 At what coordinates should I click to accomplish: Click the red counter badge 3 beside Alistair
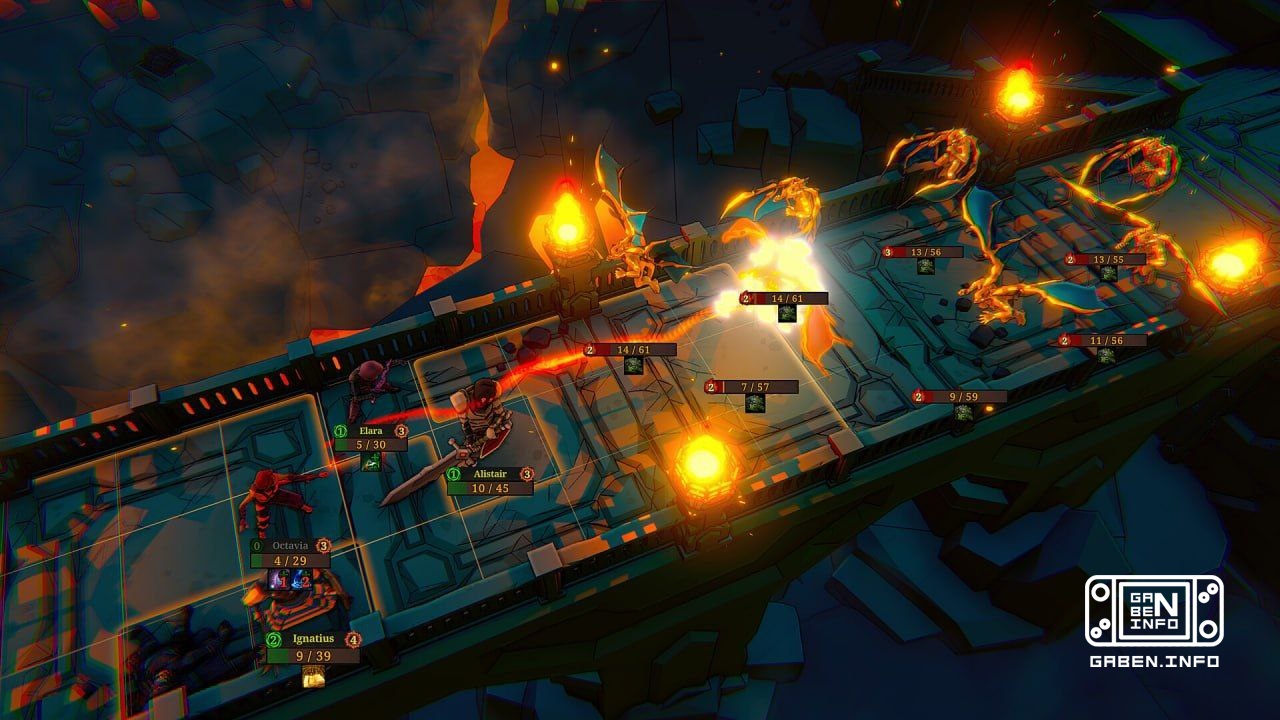coord(526,473)
